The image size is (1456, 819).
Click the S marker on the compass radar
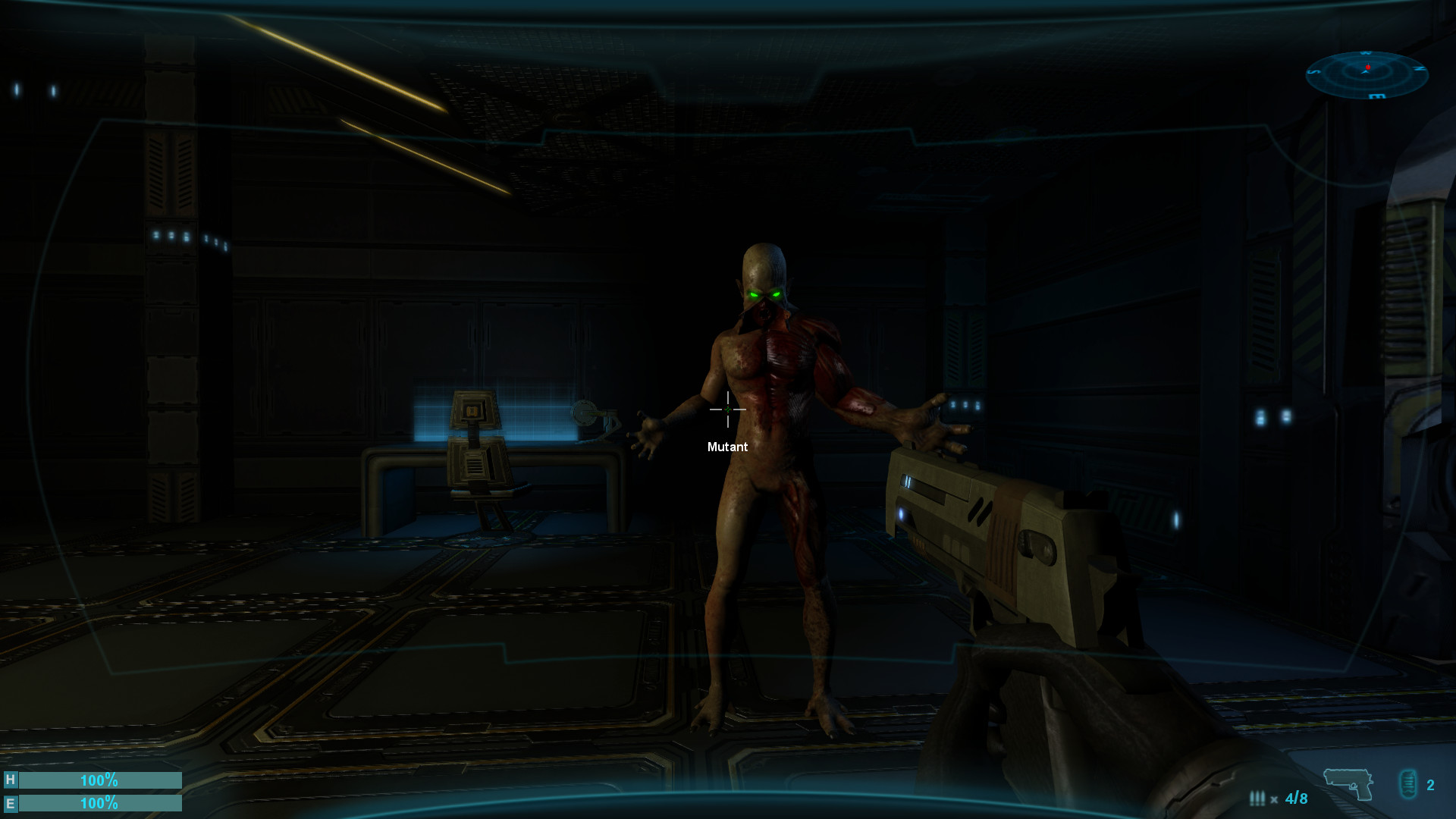pyautogui.click(x=1313, y=71)
